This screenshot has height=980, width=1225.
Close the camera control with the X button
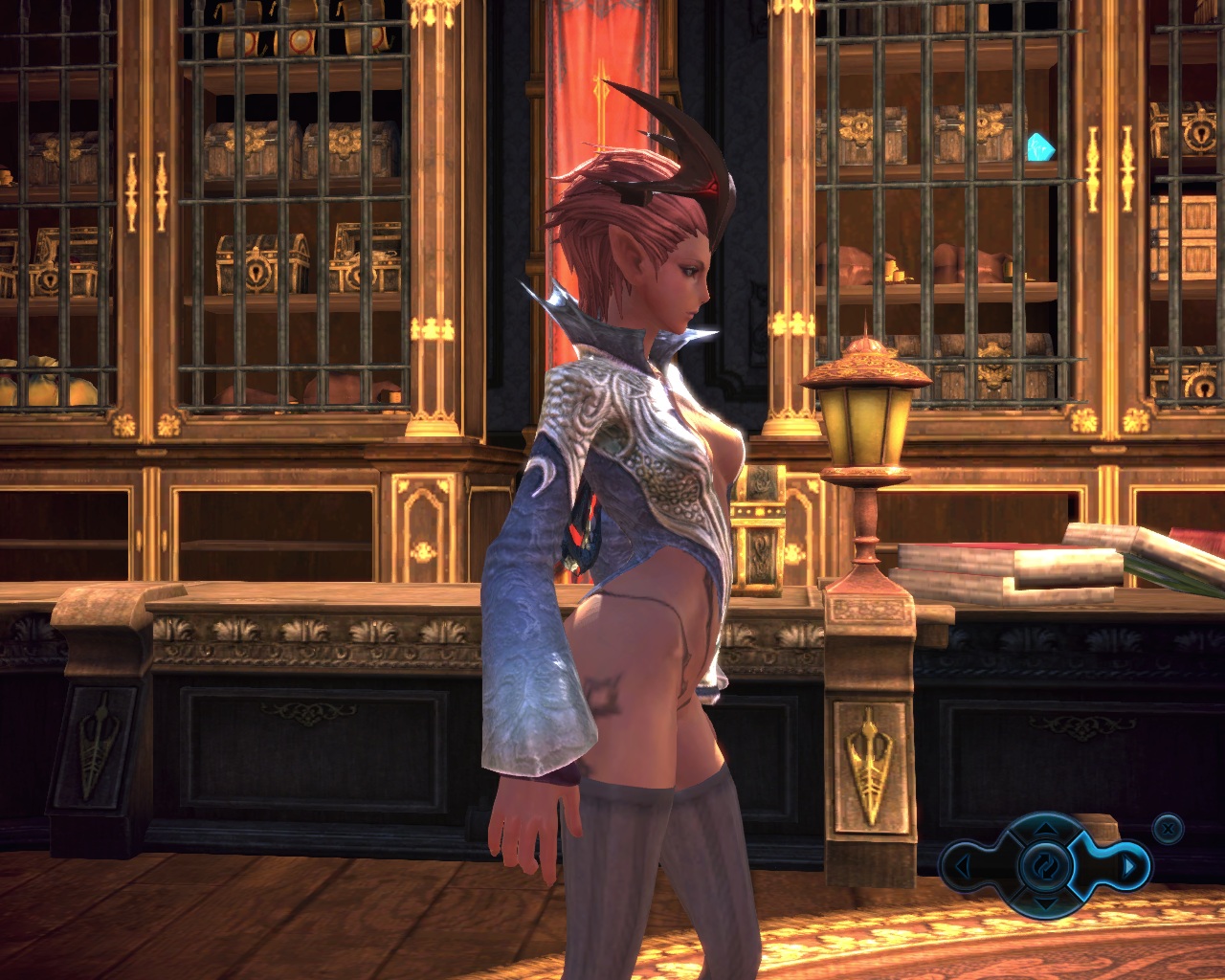pyautogui.click(x=1168, y=828)
